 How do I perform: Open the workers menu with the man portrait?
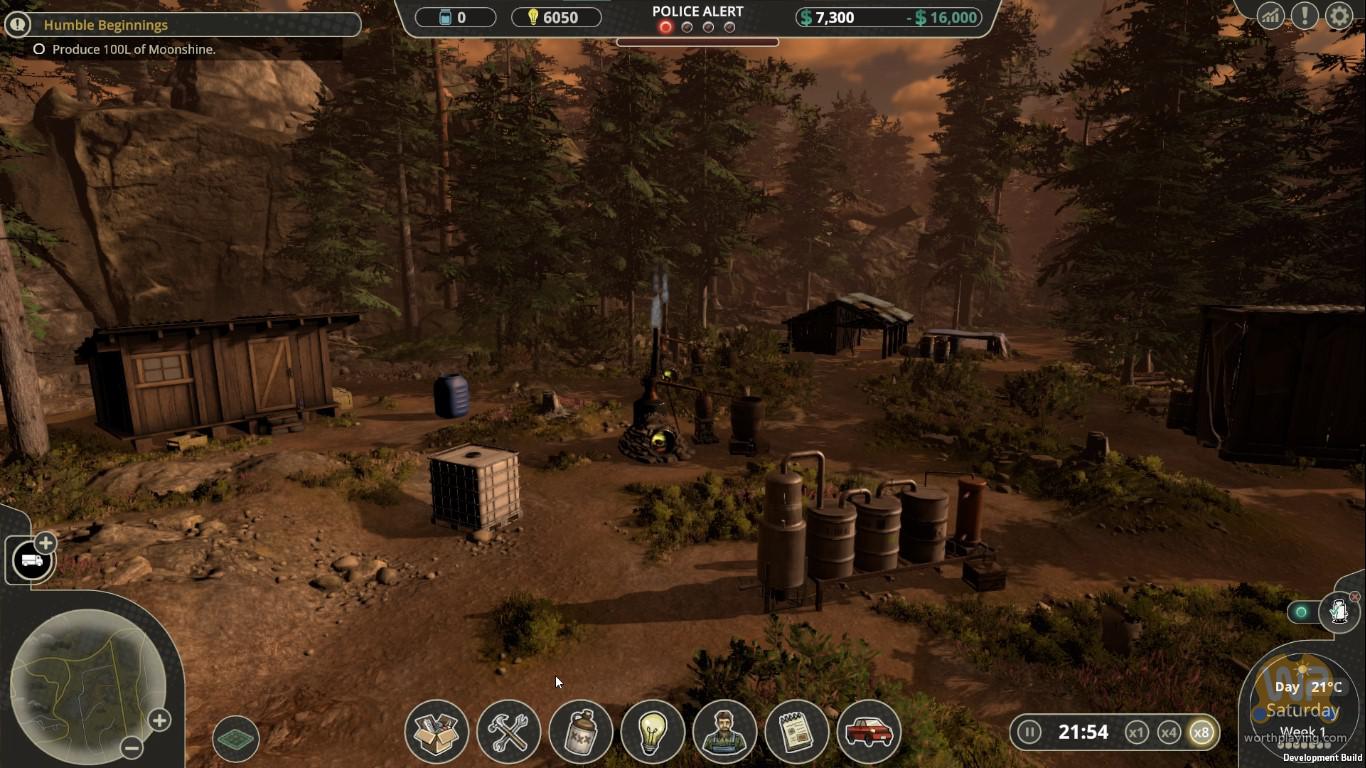(x=725, y=732)
